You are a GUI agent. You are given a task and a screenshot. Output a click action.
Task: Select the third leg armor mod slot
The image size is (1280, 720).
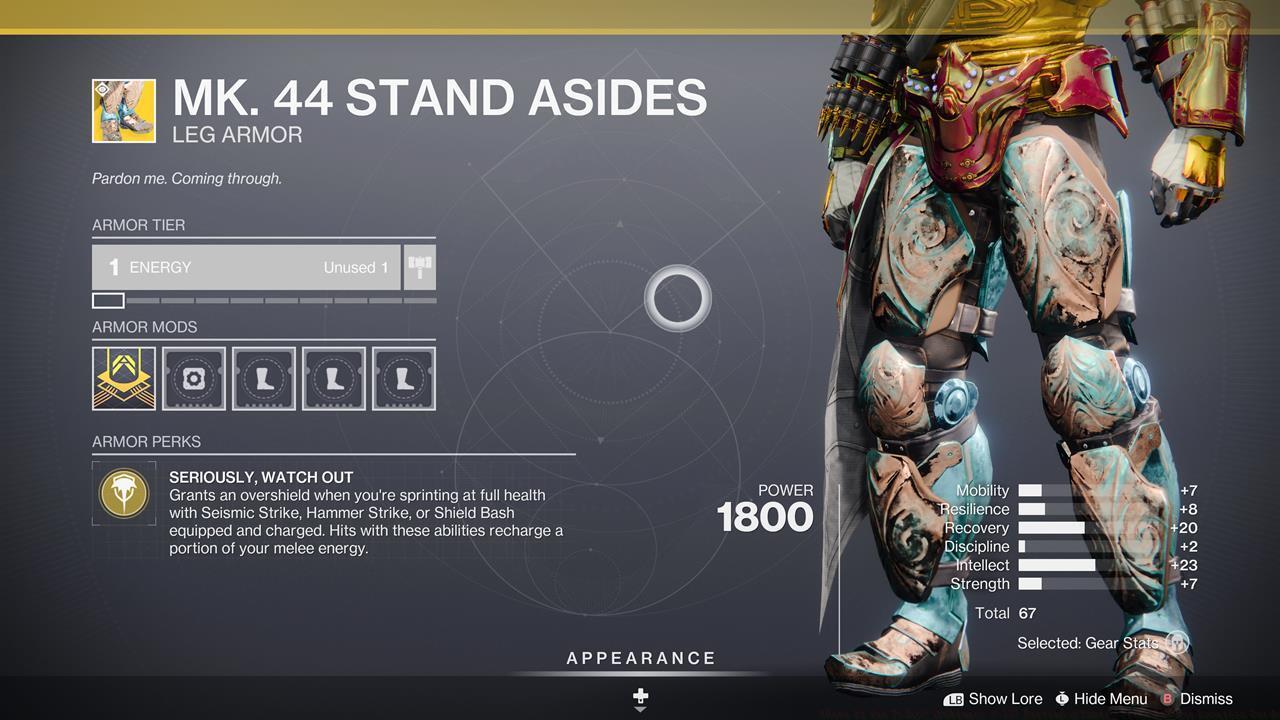click(403, 377)
